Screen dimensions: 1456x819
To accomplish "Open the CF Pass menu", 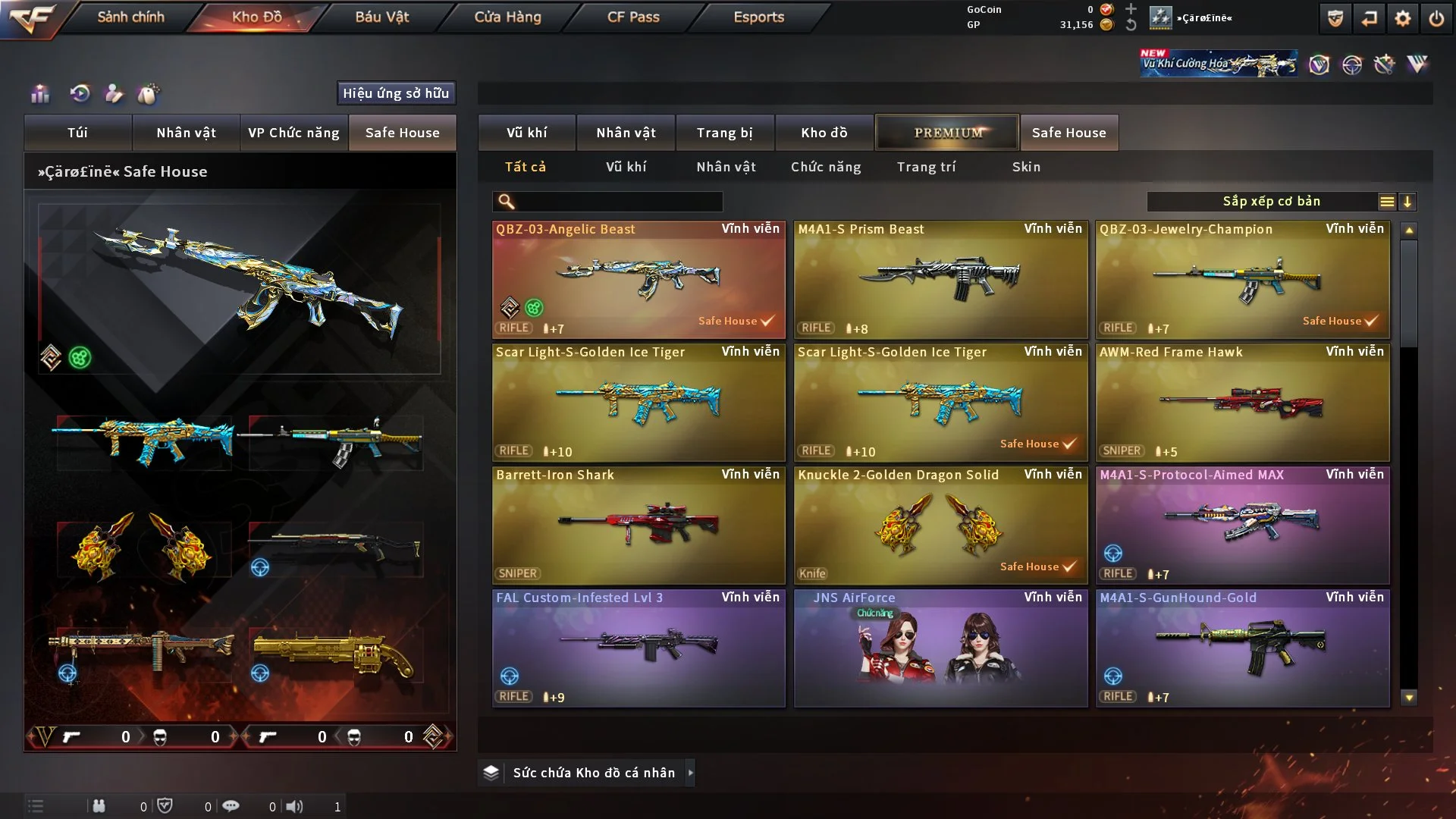I will 633,17.
